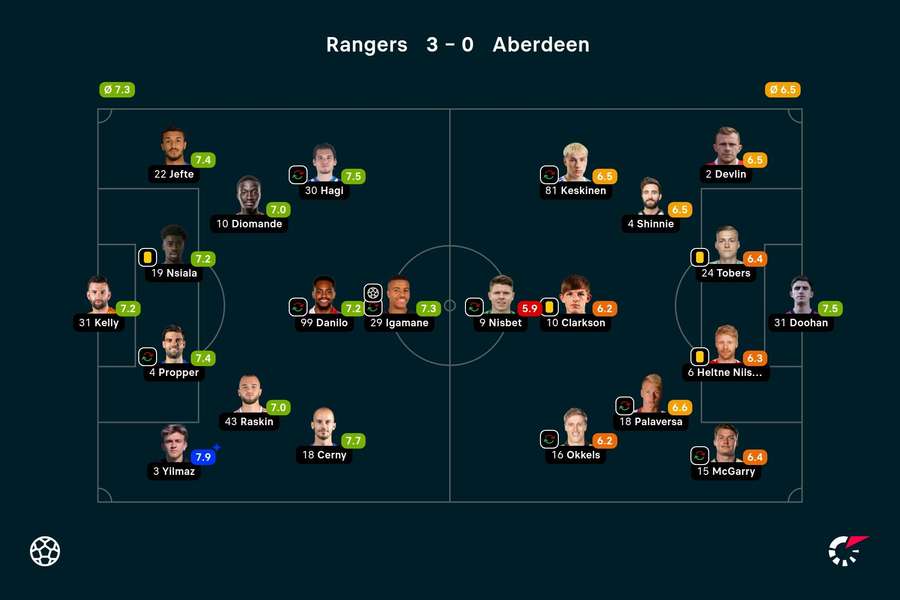Select Cerny's player portrait

point(323,428)
